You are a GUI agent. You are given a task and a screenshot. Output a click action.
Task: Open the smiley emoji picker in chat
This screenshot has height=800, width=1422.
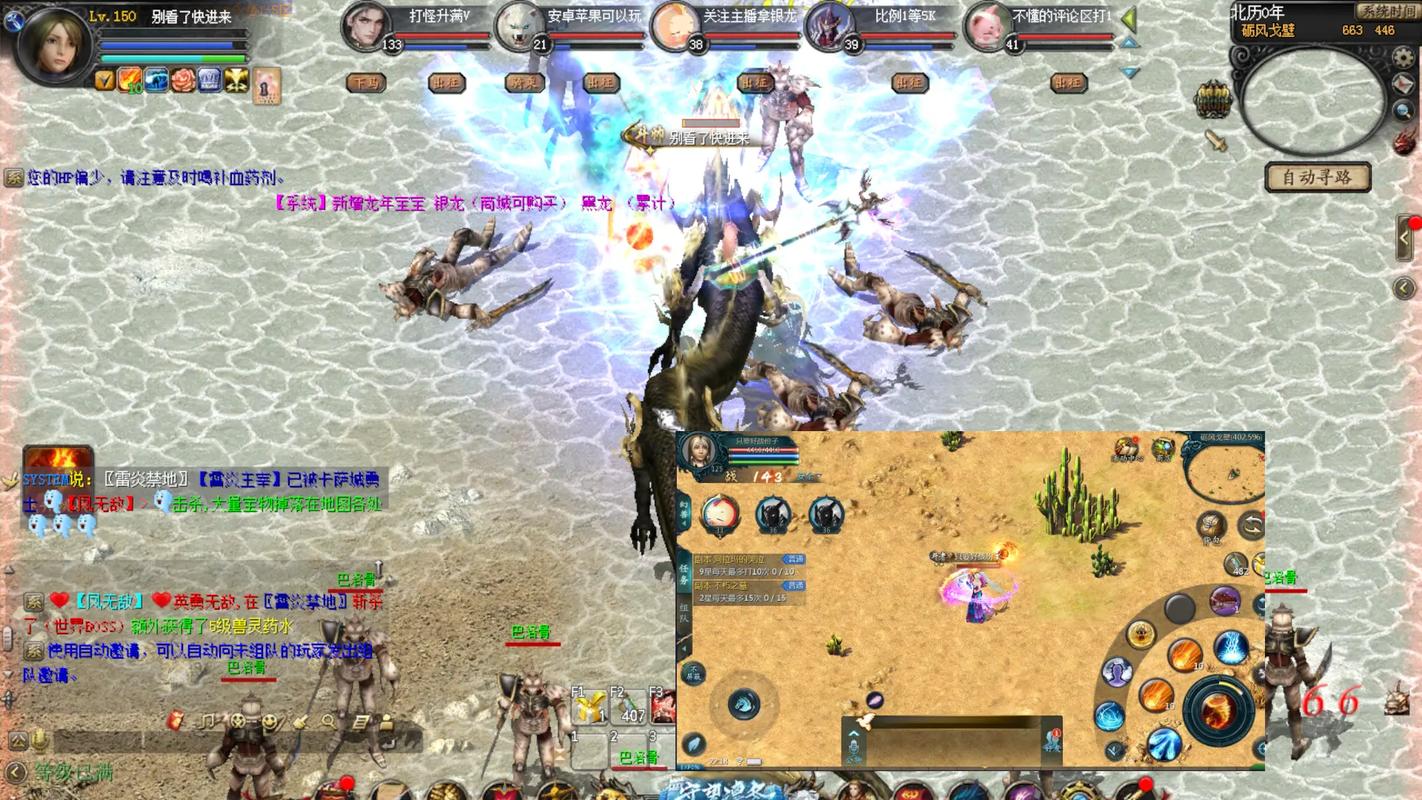pos(269,721)
